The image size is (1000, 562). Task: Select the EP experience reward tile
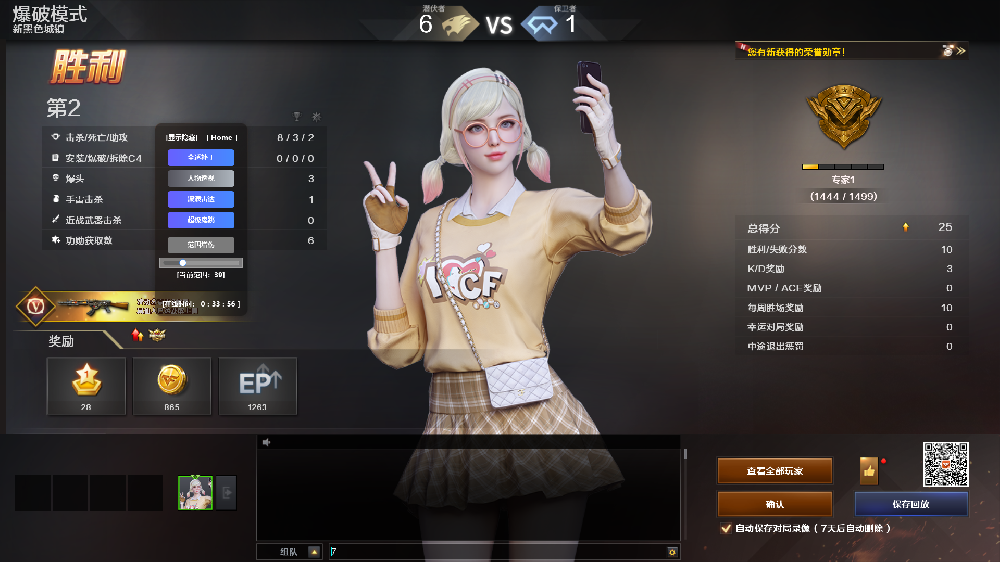pos(258,385)
